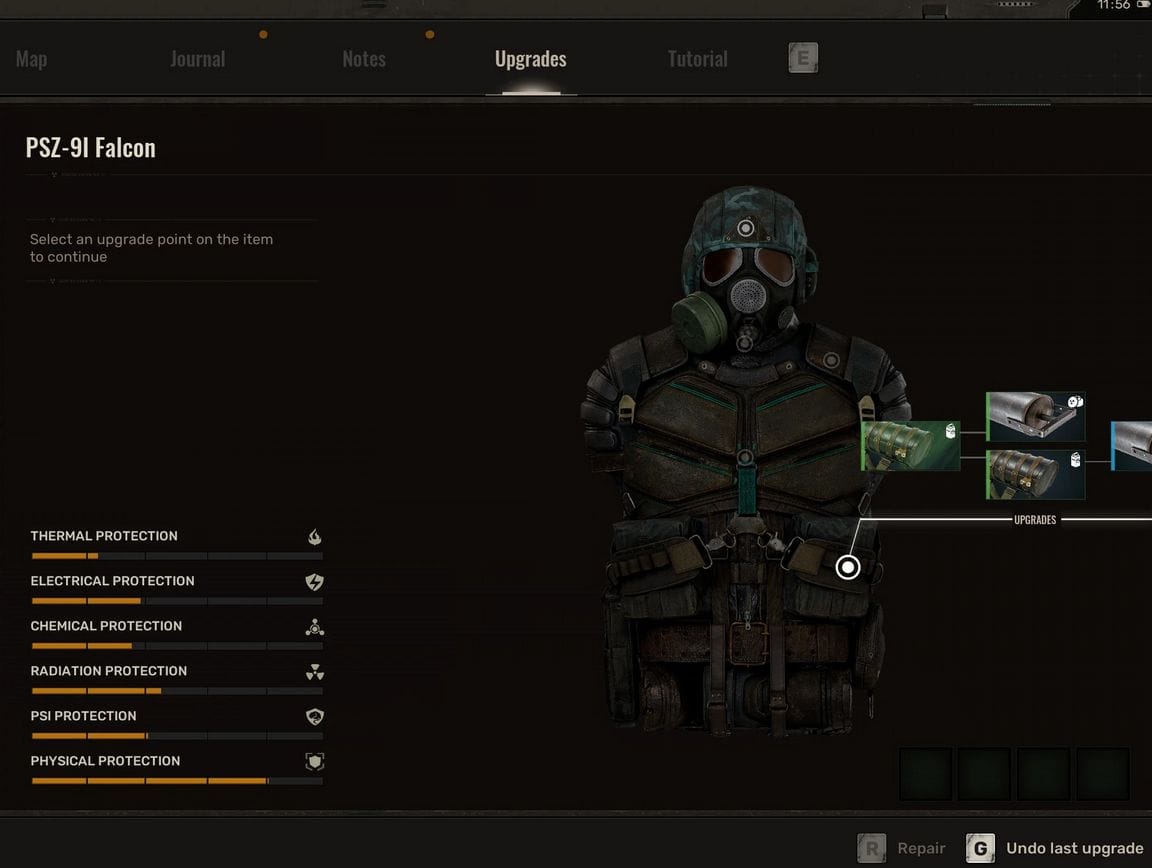The width and height of the screenshot is (1152, 868).
Task: Select the blue-bordered upgrade tile at screen edge
Action: pyautogui.click(x=1132, y=445)
